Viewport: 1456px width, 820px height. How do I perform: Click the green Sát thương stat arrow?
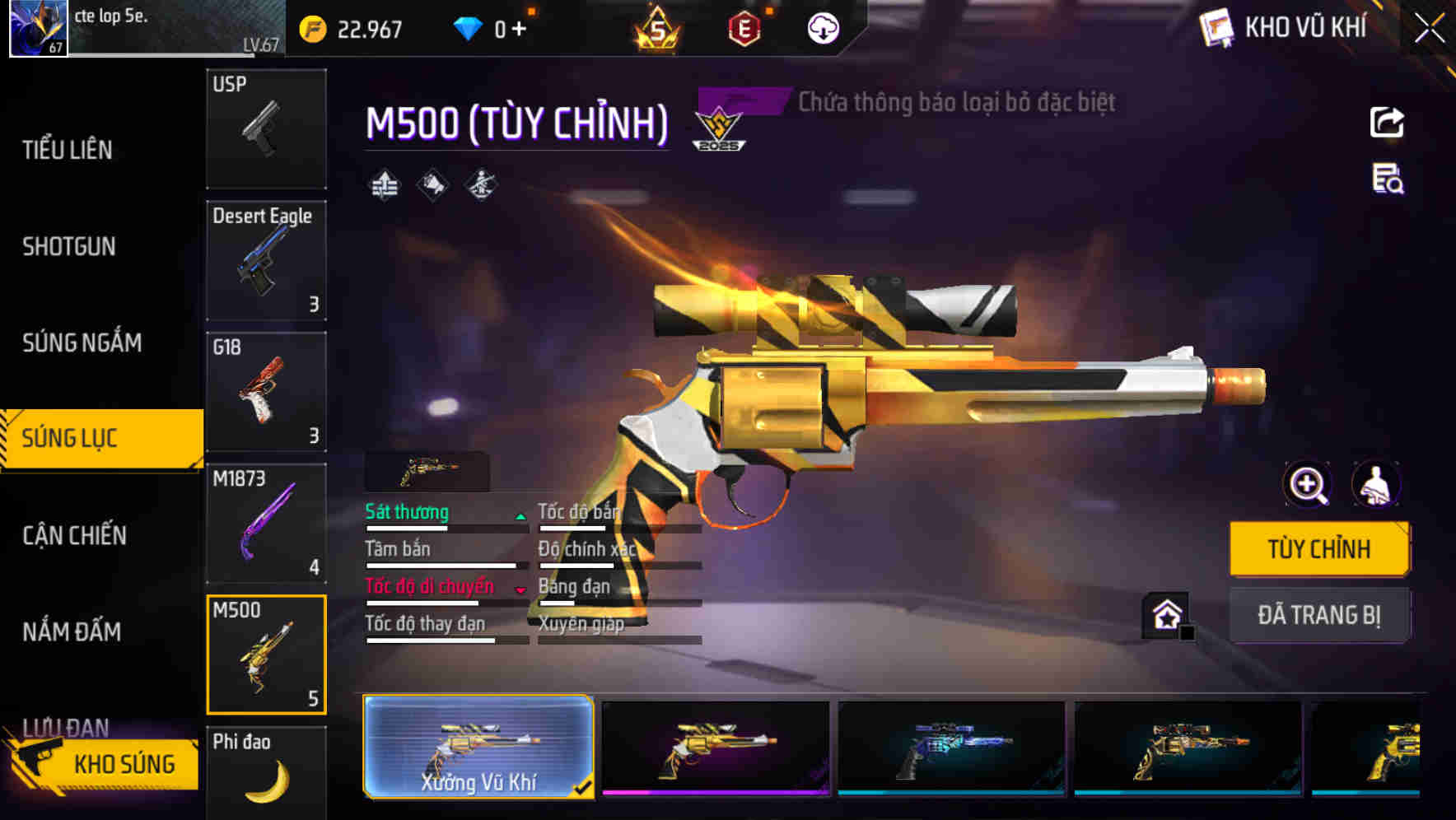click(519, 516)
